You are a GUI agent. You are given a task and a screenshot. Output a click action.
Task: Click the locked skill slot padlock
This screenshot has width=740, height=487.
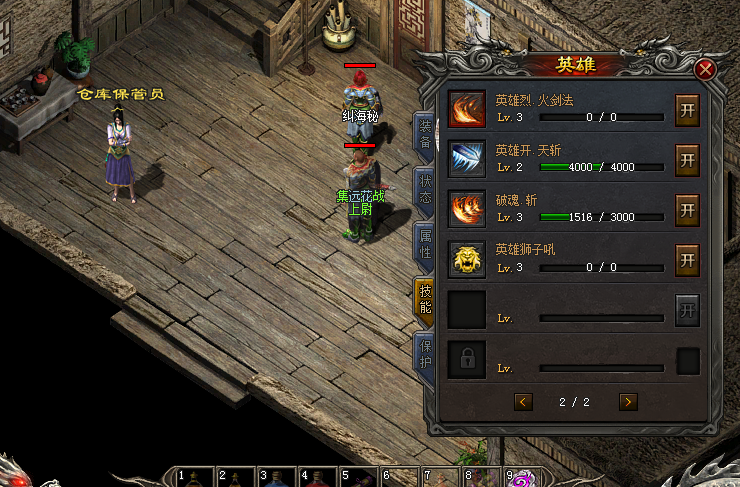click(467, 359)
